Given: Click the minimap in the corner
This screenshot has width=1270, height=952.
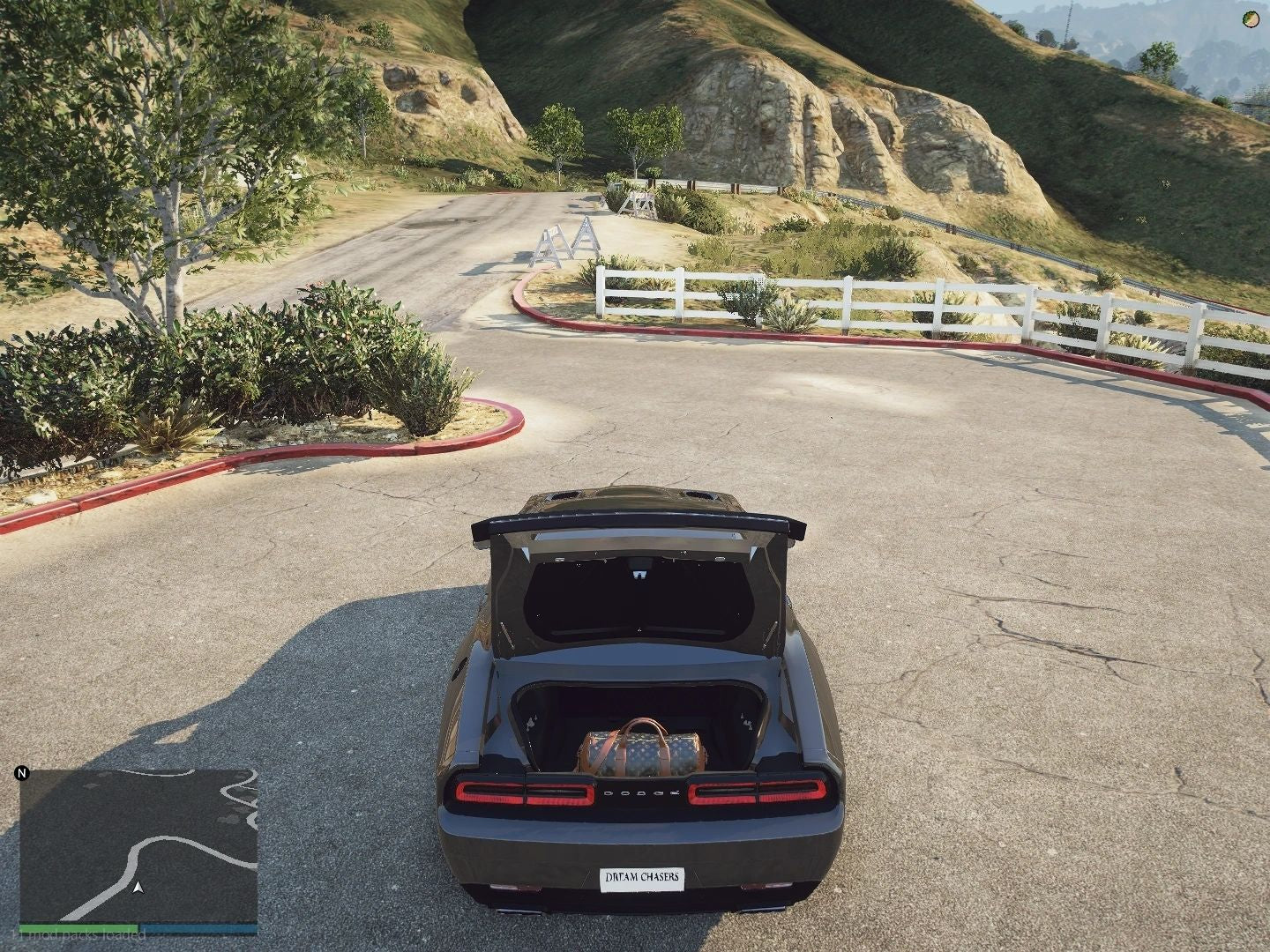Looking at the screenshot, I should (x=138, y=844).
